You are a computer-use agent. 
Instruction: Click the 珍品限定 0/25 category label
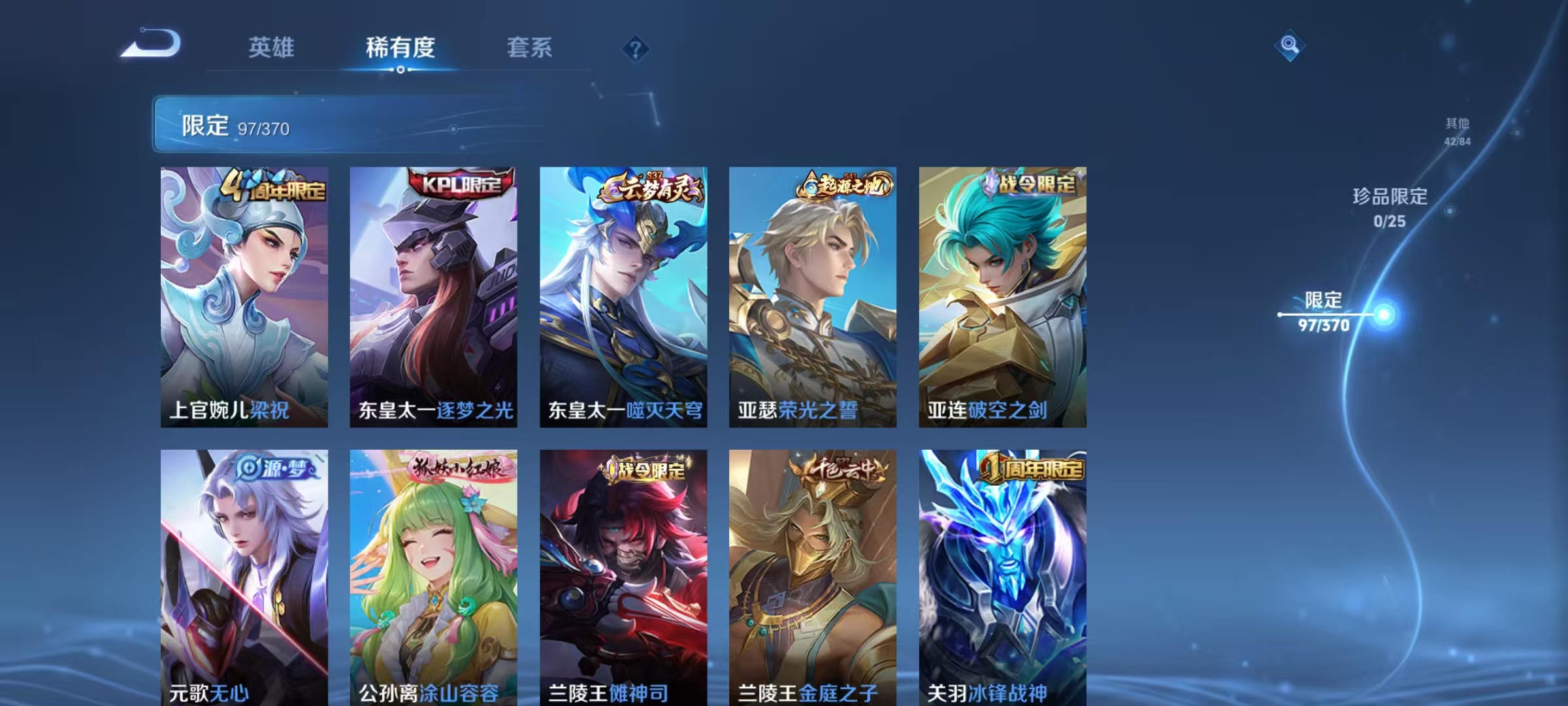[1388, 206]
